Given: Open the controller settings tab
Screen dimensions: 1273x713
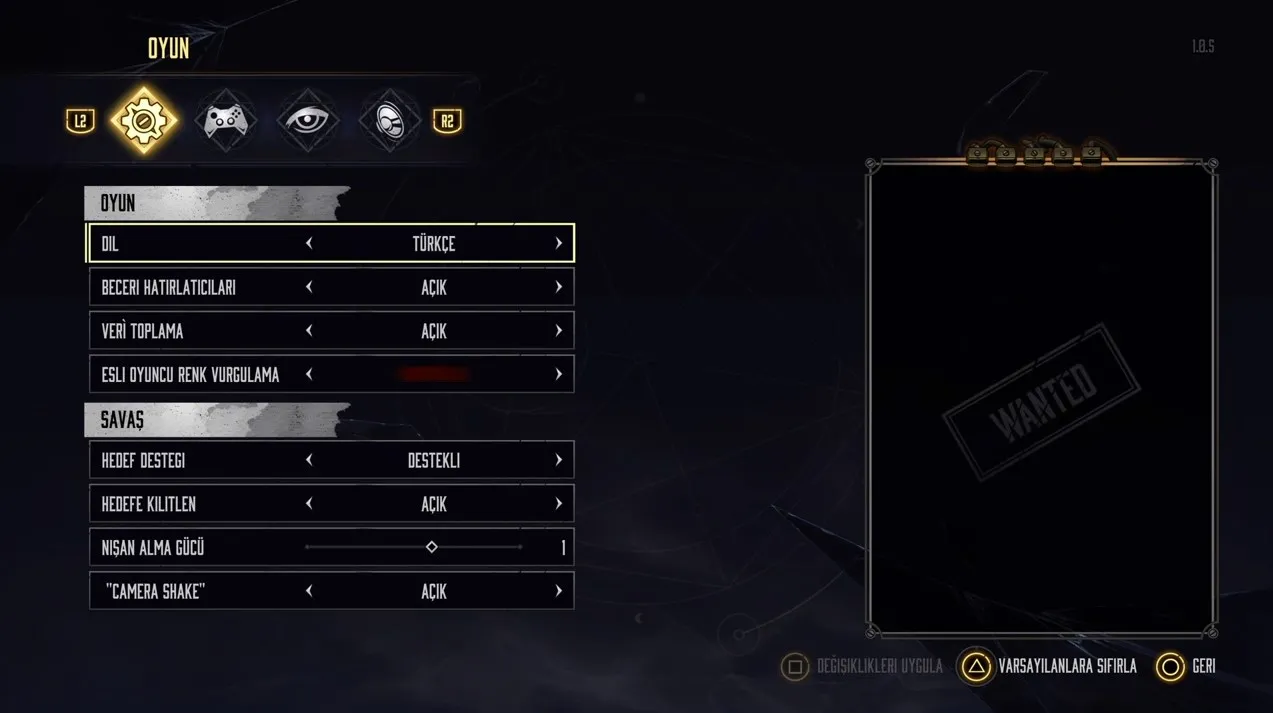Looking at the screenshot, I should (x=226, y=121).
